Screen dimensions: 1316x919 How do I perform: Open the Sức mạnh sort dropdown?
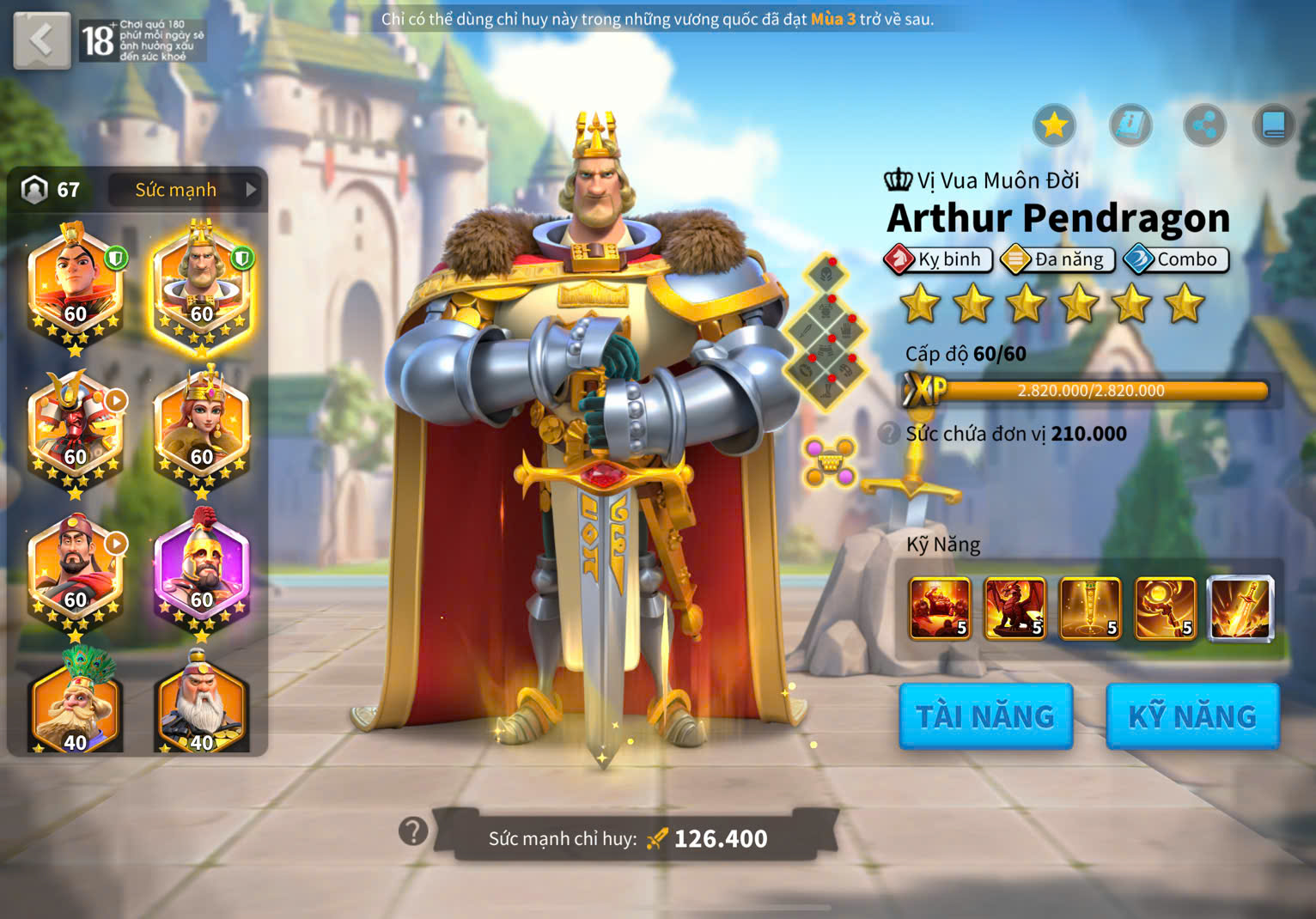[x=186, y=190]
